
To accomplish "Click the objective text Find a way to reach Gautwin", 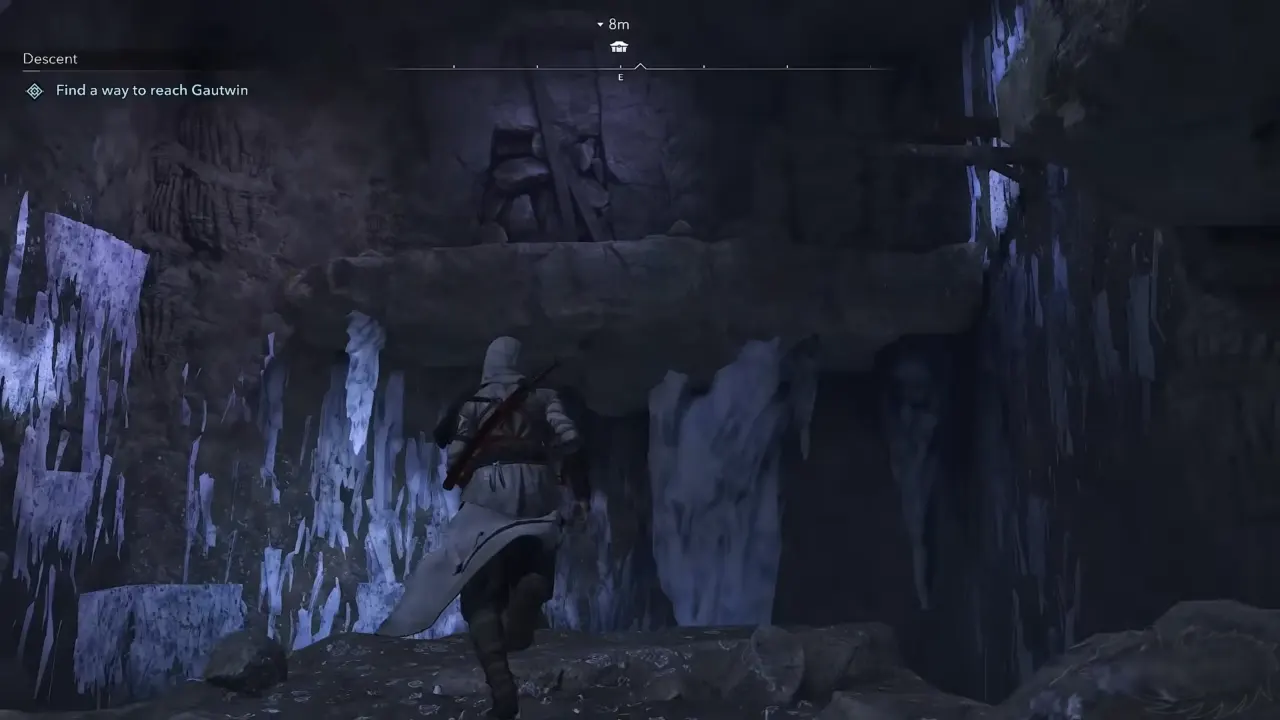I will (152, 90).
